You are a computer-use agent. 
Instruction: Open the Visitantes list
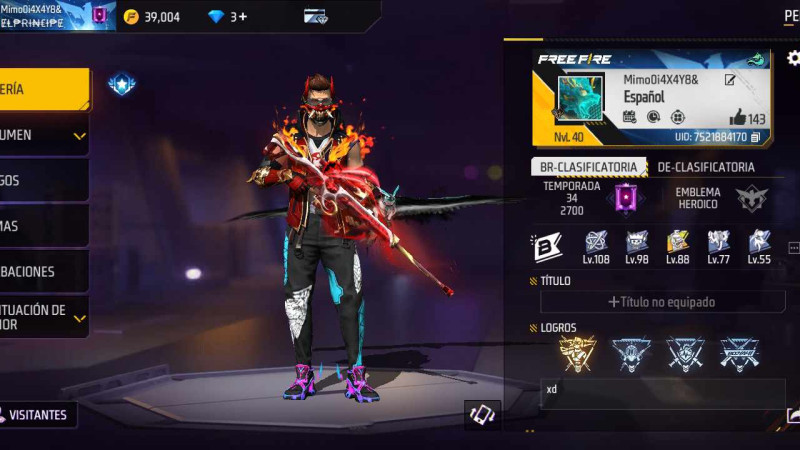click(39, 414)
